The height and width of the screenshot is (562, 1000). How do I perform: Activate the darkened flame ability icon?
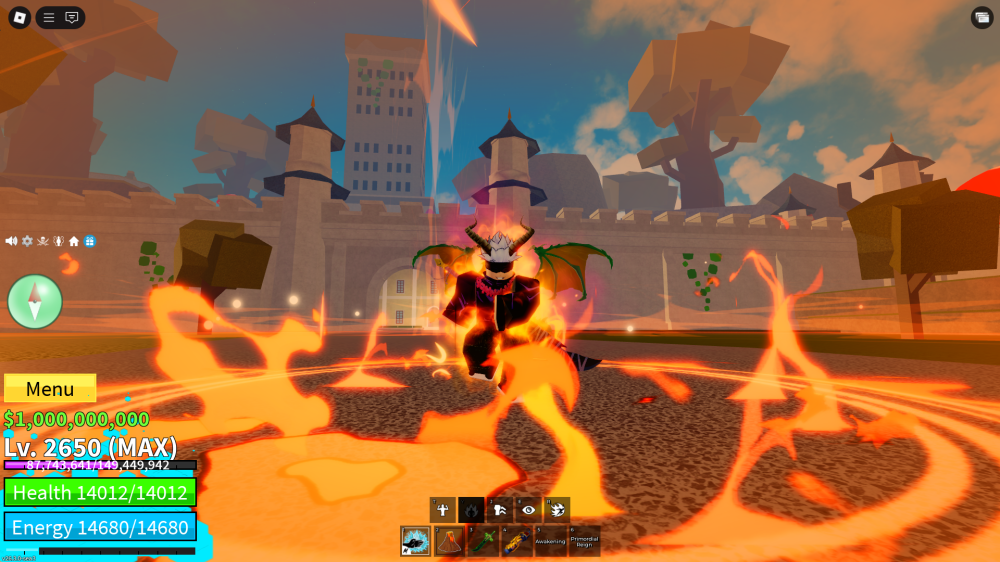pos(471,510)
